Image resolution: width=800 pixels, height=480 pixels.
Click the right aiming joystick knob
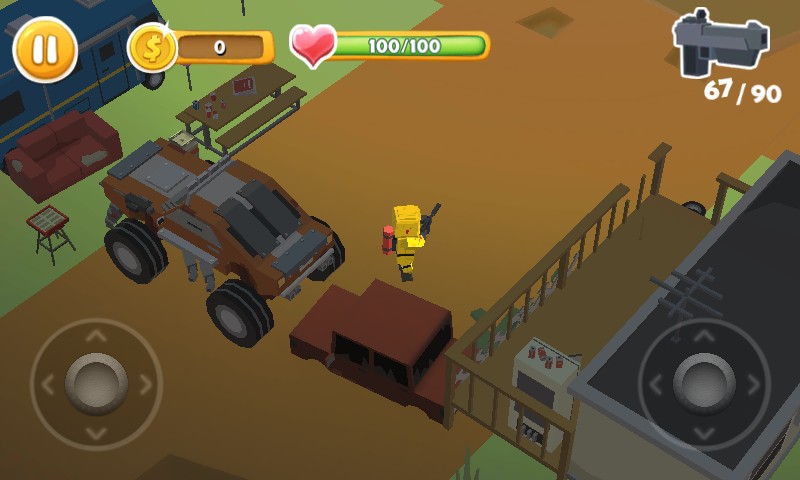704,383
